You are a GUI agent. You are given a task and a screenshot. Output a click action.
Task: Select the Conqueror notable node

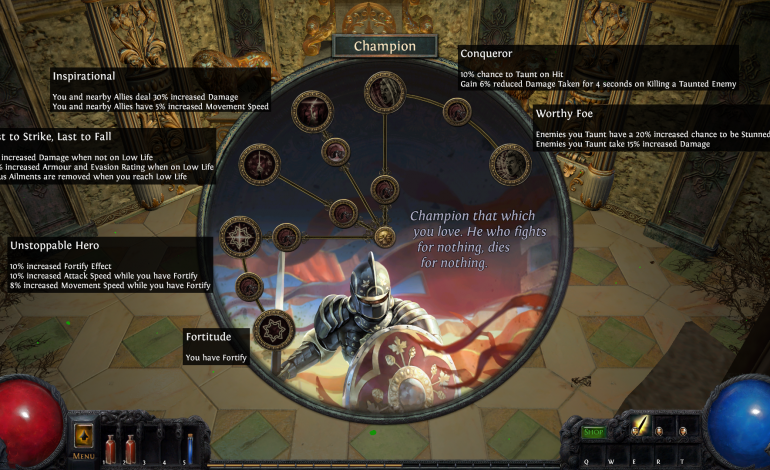384,92
